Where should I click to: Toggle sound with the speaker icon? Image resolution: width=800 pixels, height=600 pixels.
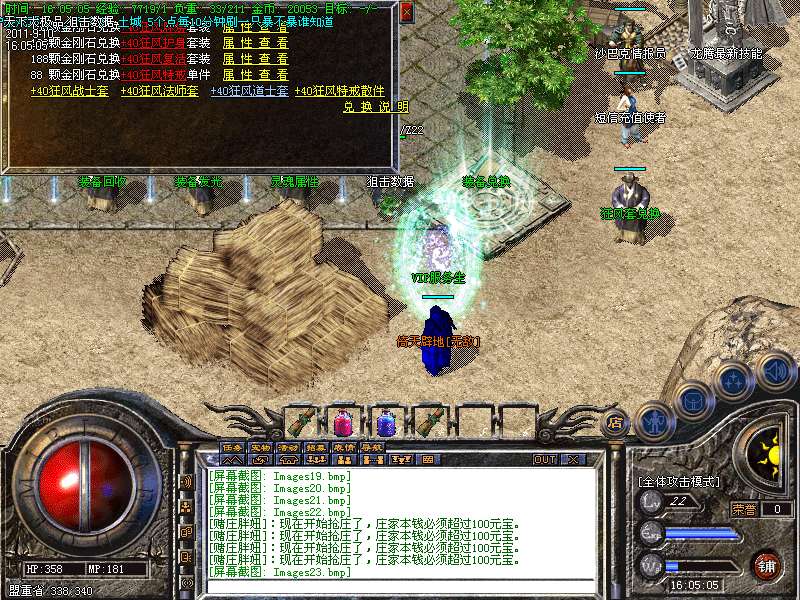pos(774,370)
